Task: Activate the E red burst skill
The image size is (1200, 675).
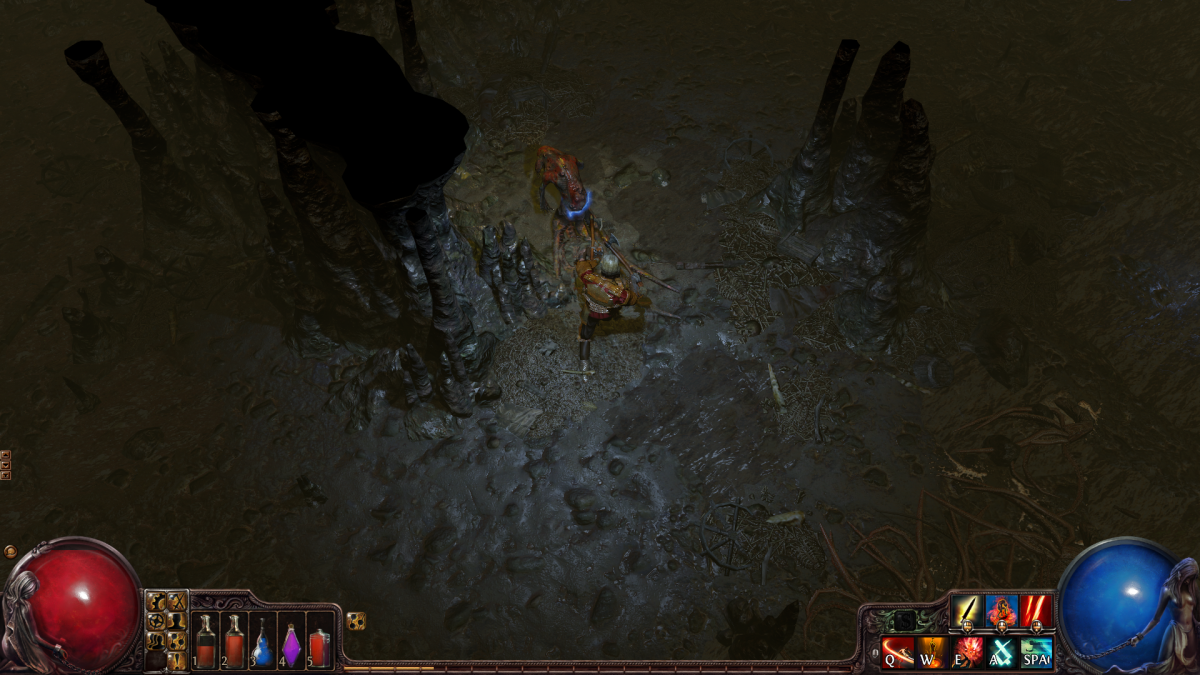Action: (967, 652)
